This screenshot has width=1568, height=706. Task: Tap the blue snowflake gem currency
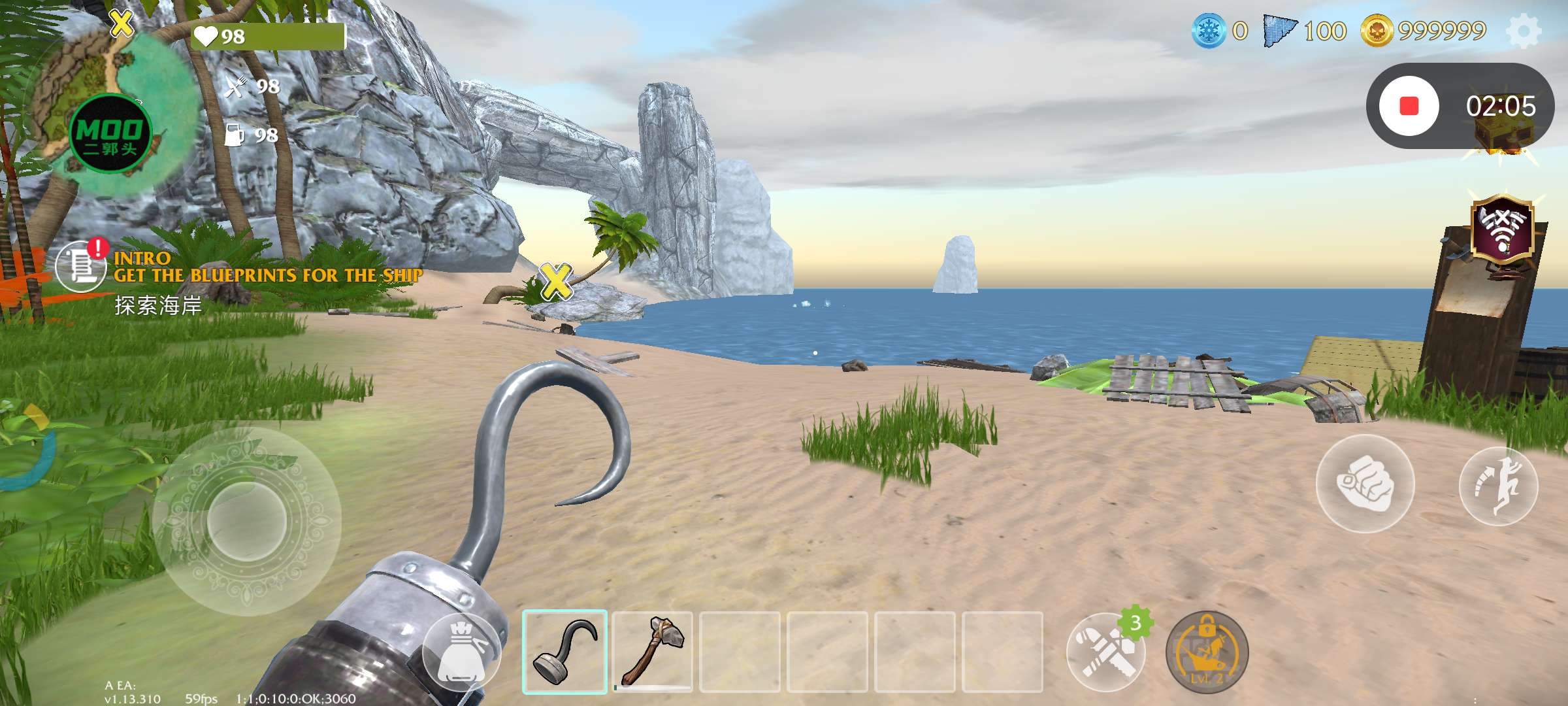click(x=1209, y=31)
